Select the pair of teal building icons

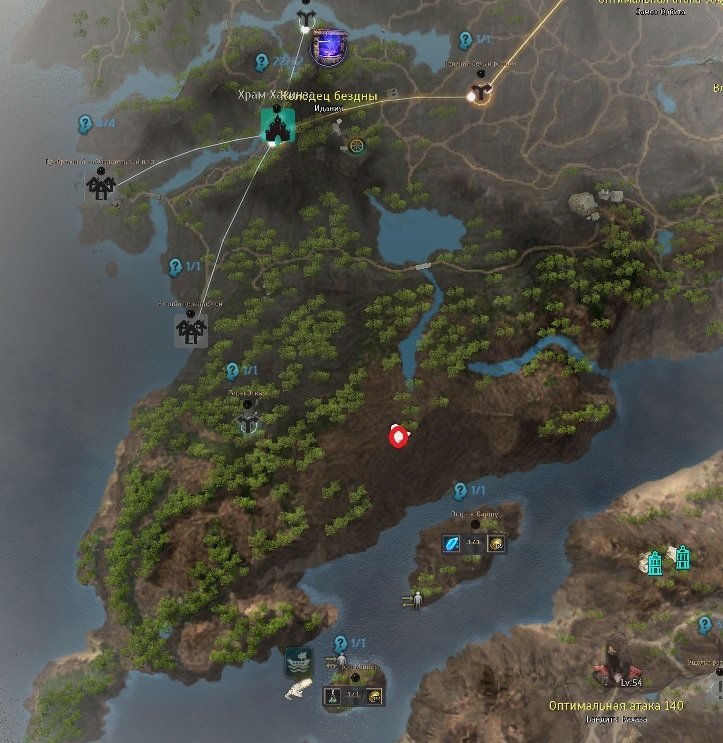pyautogui.click(x=667, y=560)
